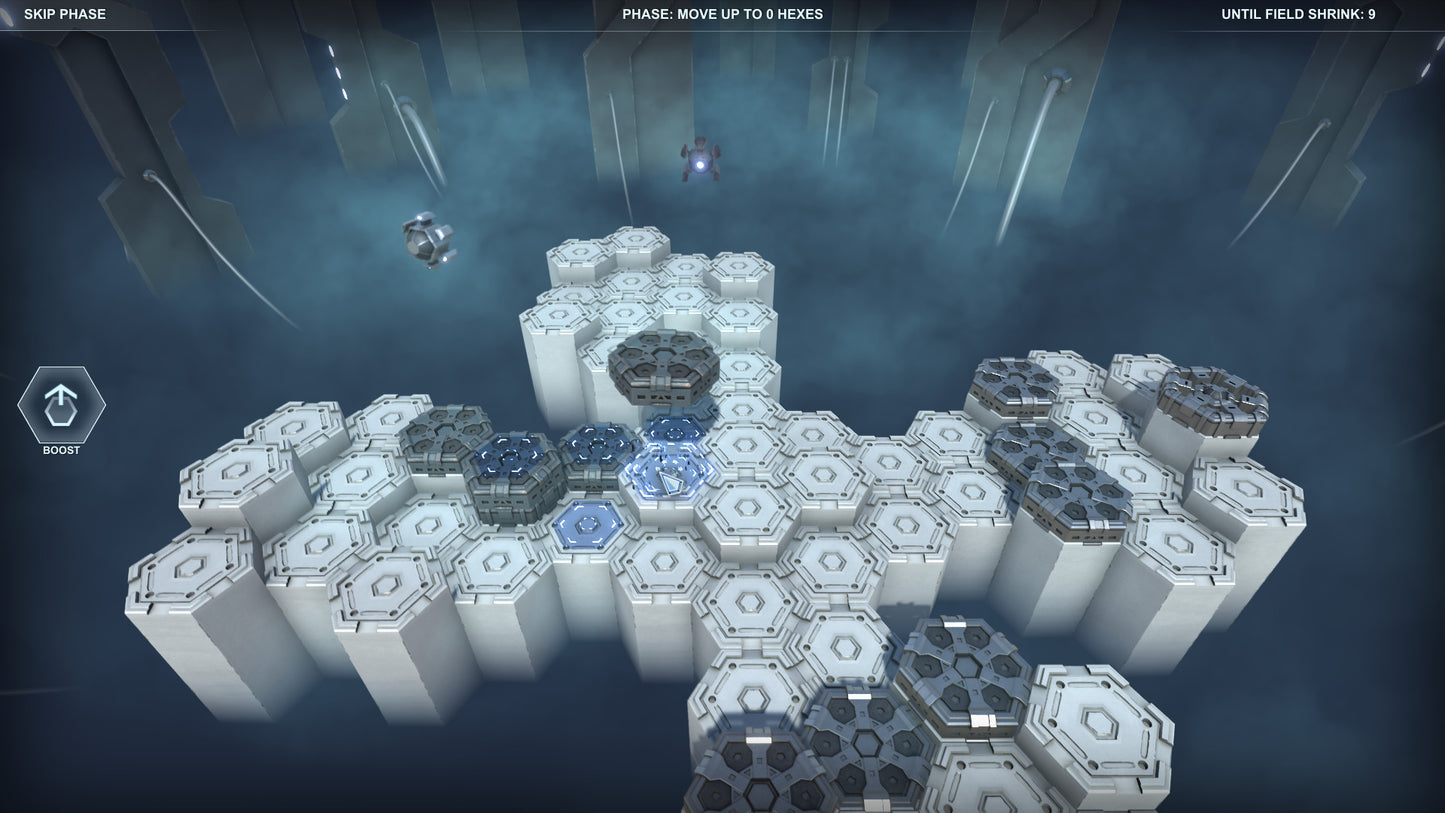The height and width of the screenshot is (813, 1445).
Task: Click the UNTIL FIELD SHRINK: 9 counter
Action: click(x=1297, y=14)
